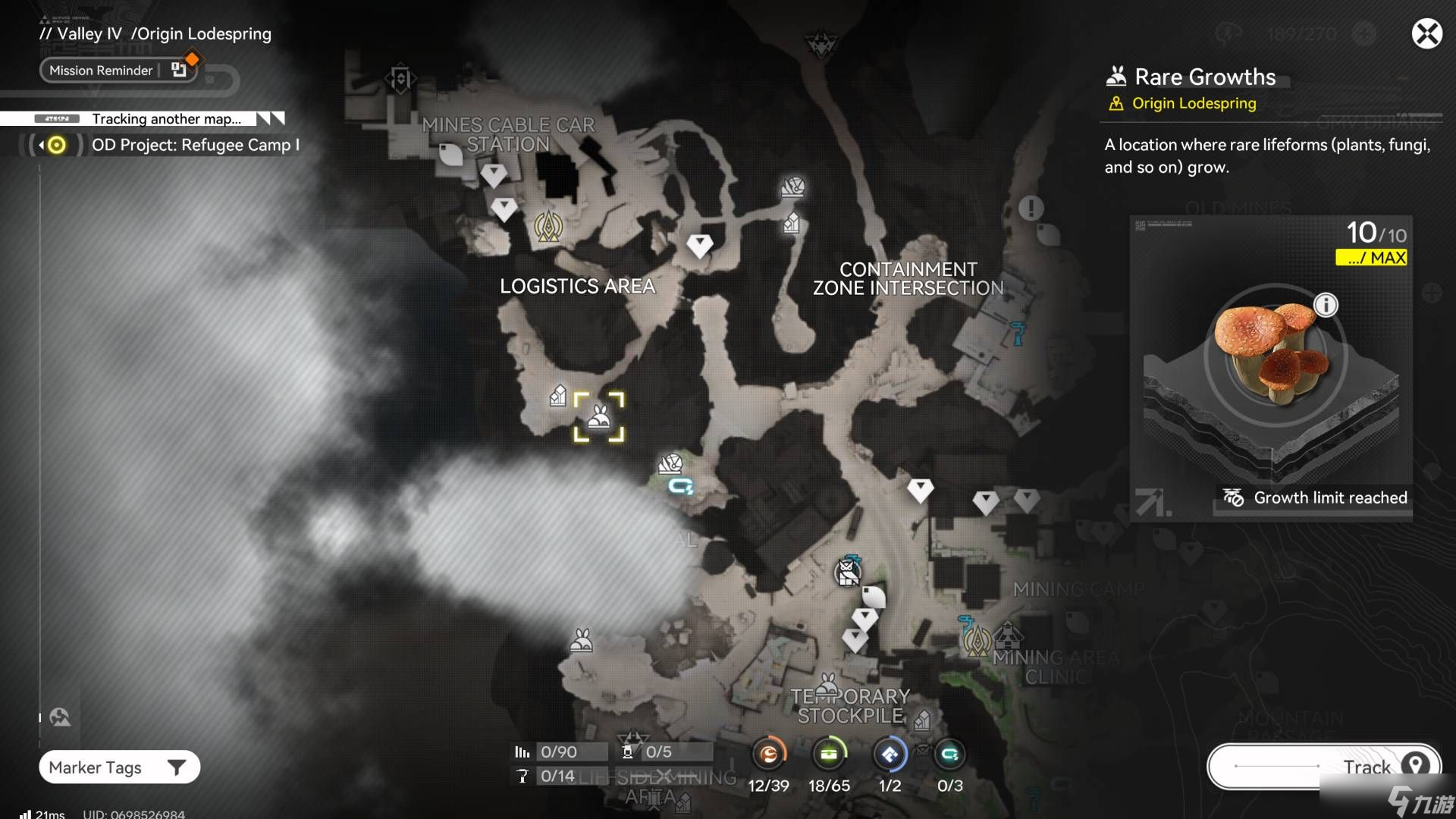Click the 0/3 teal counter icon
Image resolution: width=1456 pixels, height=819 pixels.
(x=949, y=755)
